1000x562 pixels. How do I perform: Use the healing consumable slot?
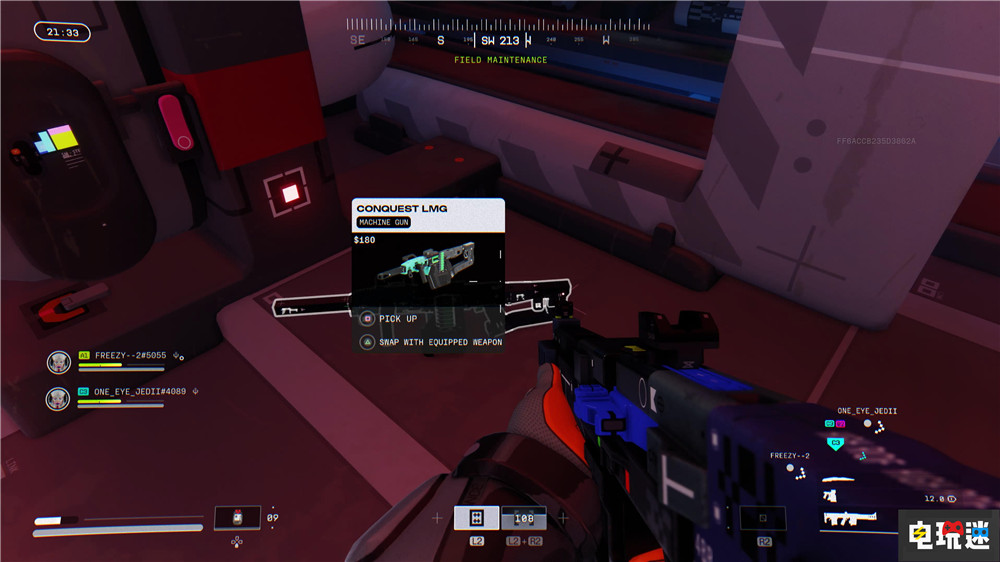tap(237, 518)
